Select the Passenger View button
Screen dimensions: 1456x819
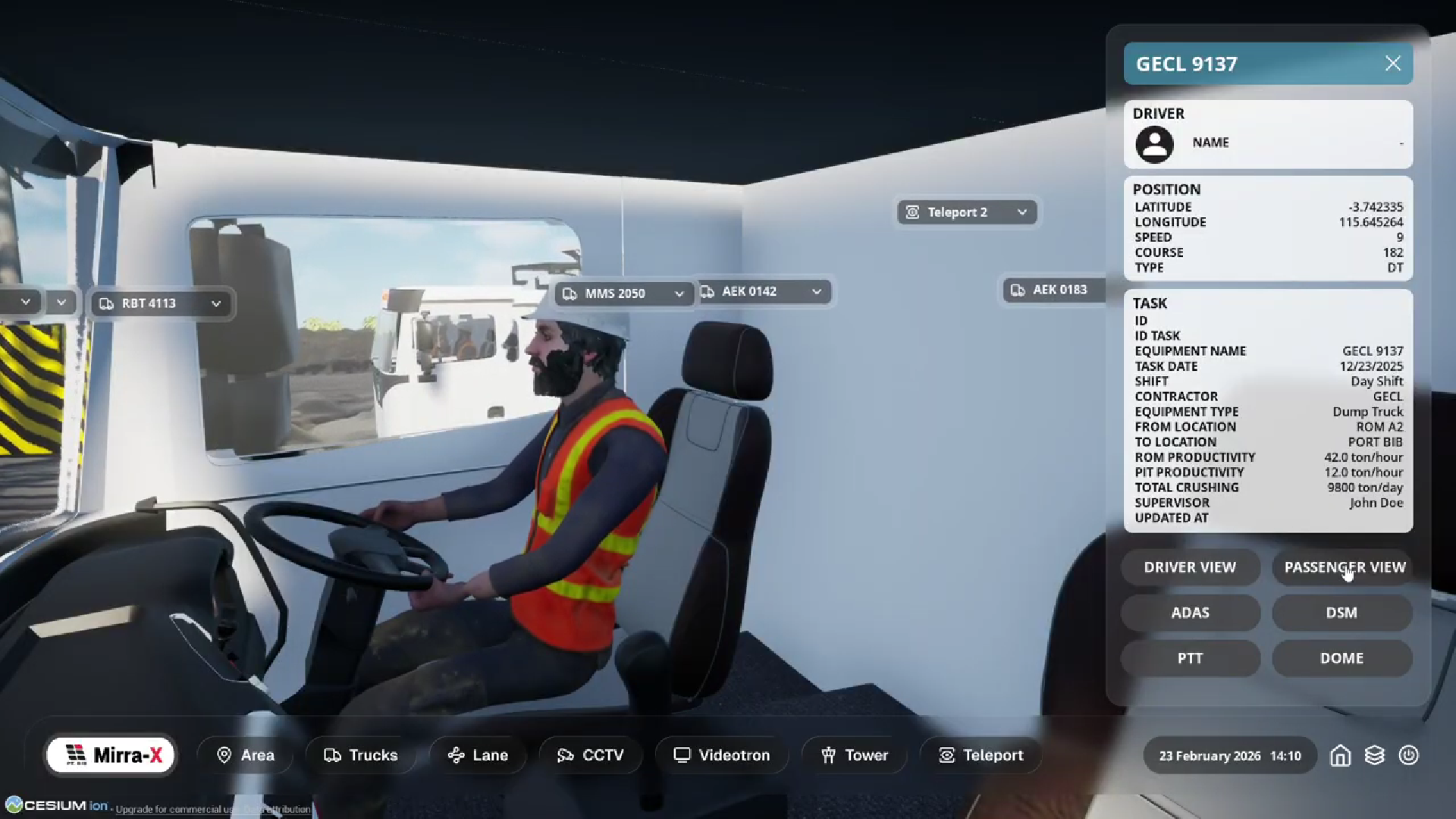click(1344, 567)
